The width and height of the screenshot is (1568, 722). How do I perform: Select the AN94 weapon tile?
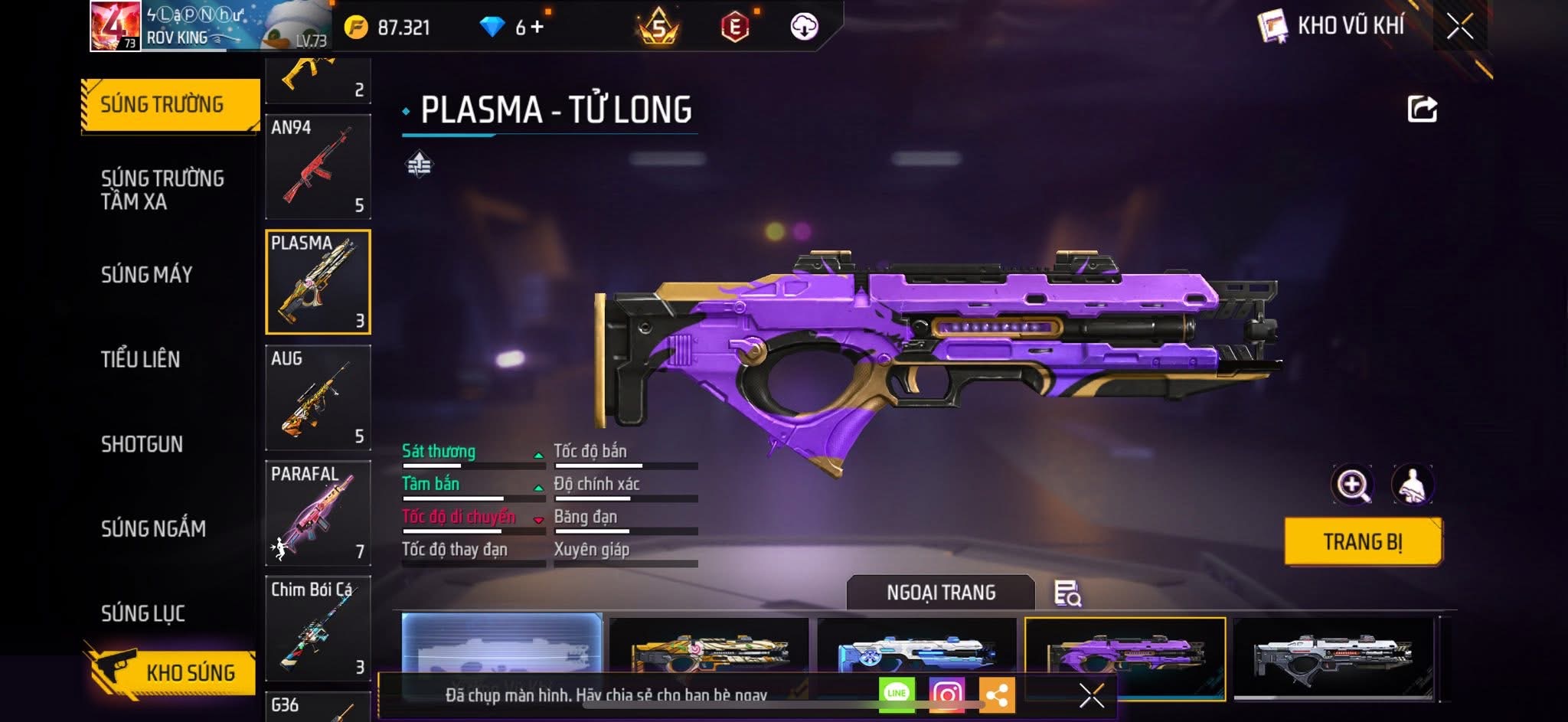pos(318,167)
